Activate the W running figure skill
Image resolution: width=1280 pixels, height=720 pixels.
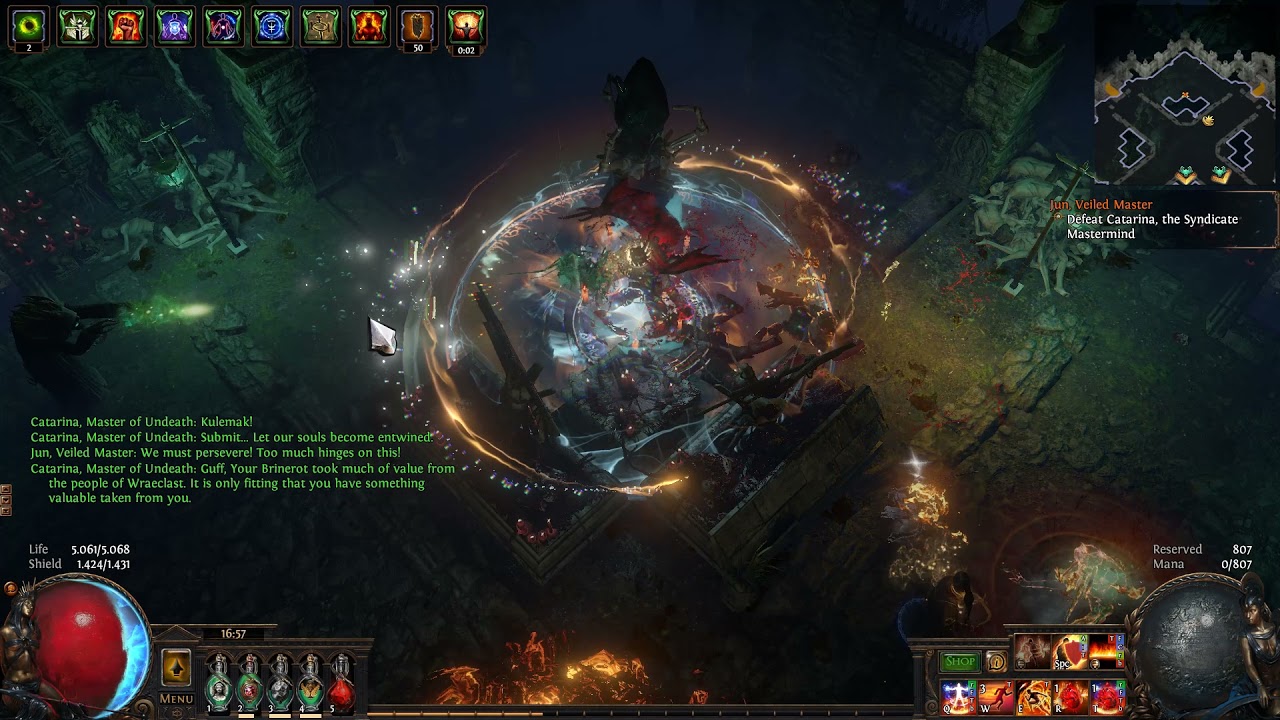(996, 695)
